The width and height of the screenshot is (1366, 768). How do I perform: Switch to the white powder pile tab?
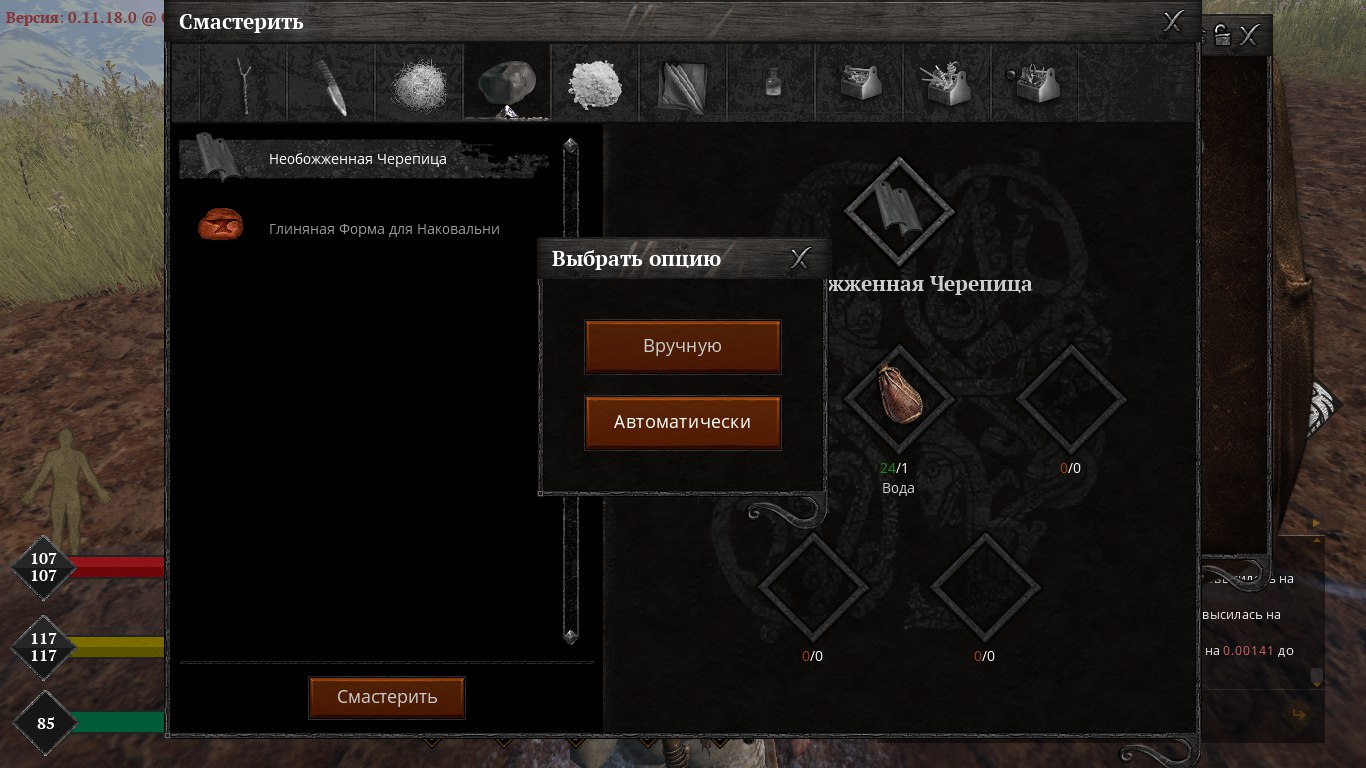[595, 84]
